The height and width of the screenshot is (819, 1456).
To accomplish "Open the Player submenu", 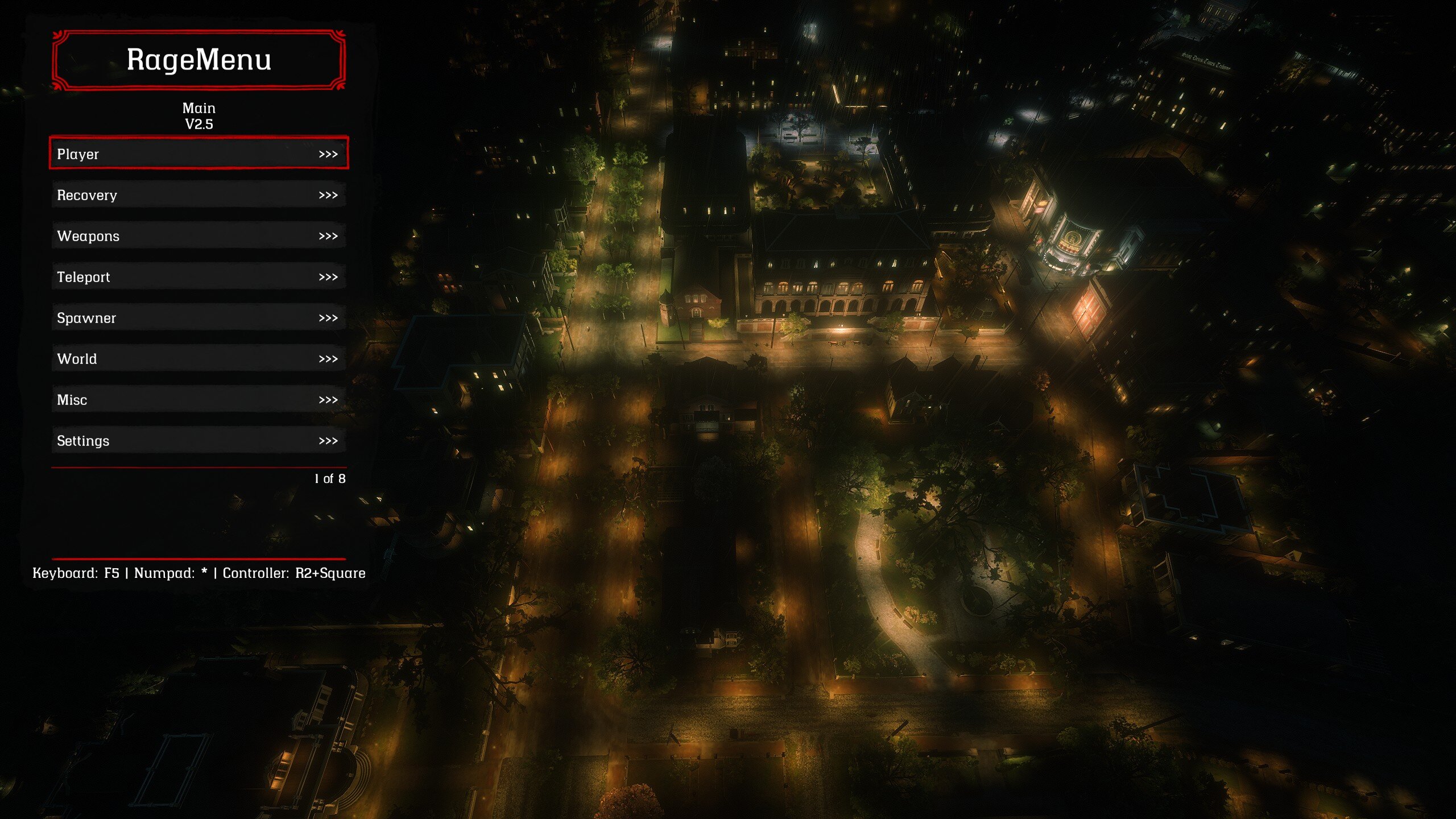I will tap(198, 154).
